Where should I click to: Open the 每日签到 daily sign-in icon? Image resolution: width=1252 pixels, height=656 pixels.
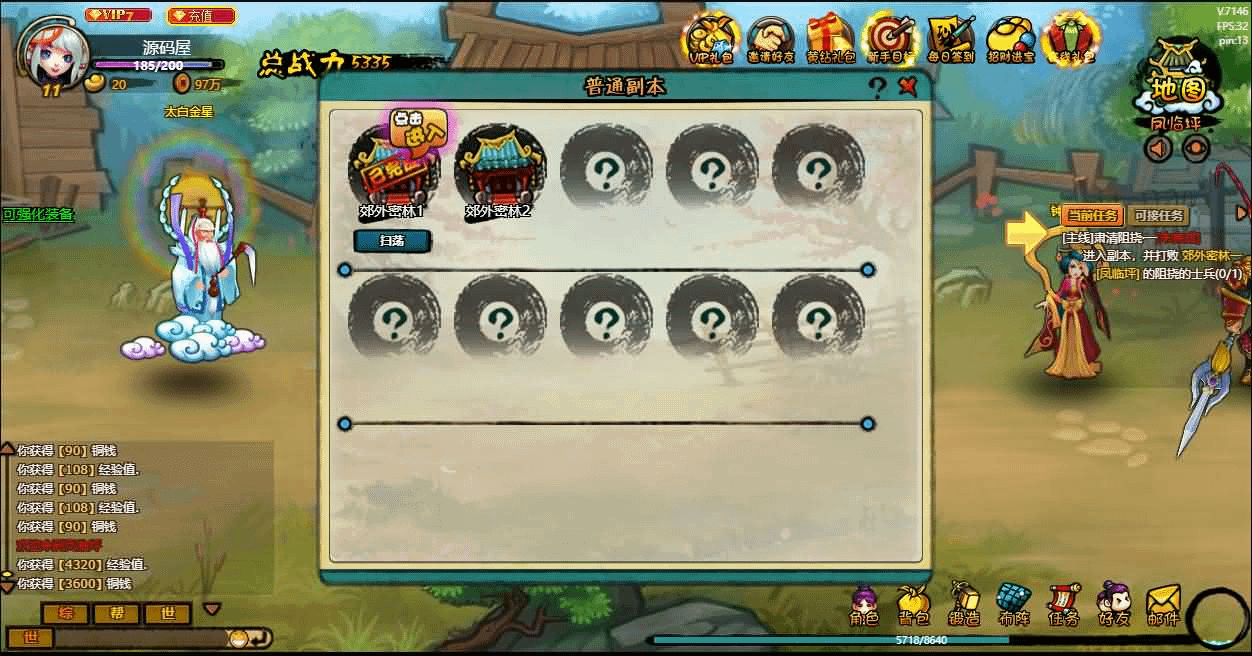point(950,38)
